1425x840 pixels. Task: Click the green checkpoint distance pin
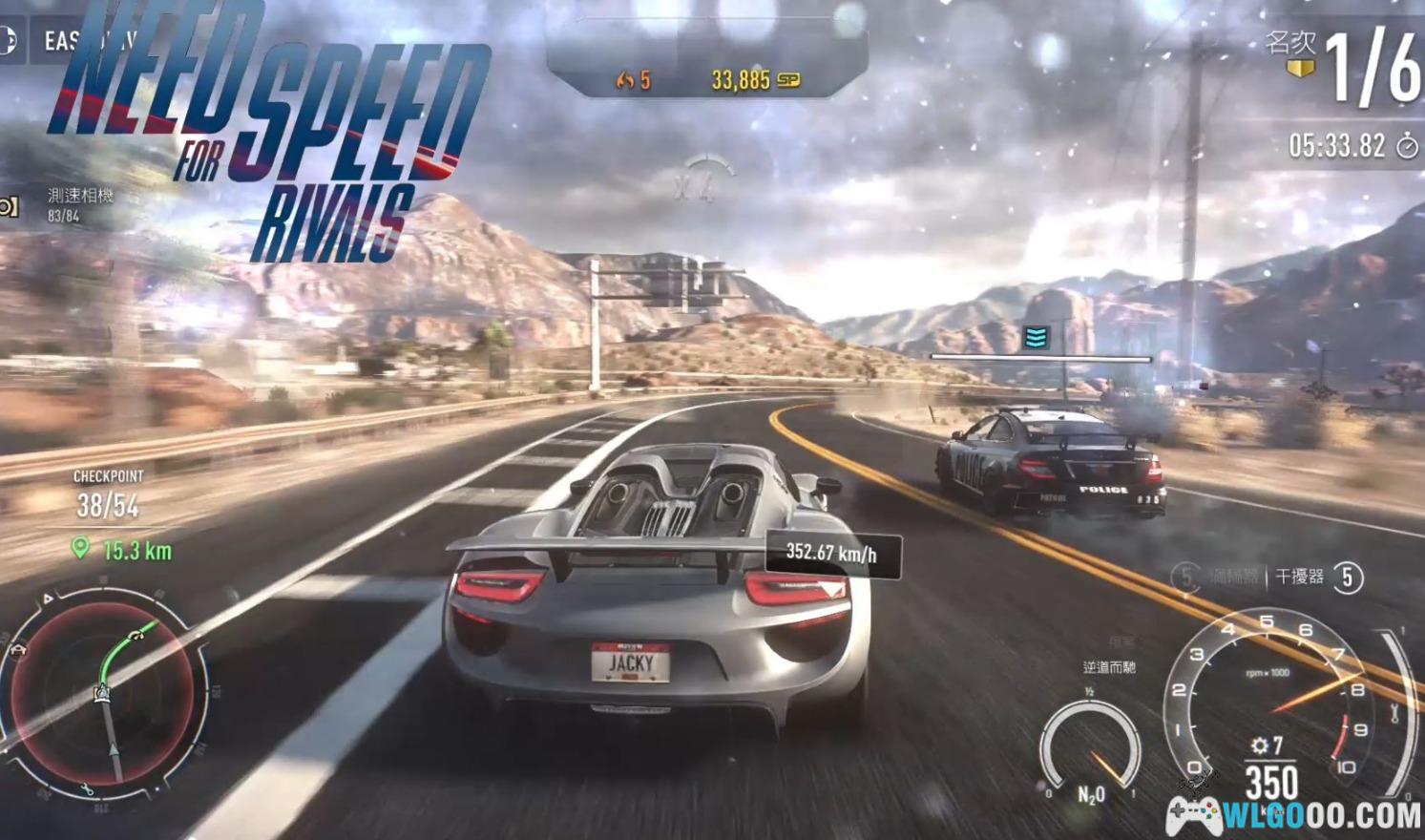click(81, 548)
